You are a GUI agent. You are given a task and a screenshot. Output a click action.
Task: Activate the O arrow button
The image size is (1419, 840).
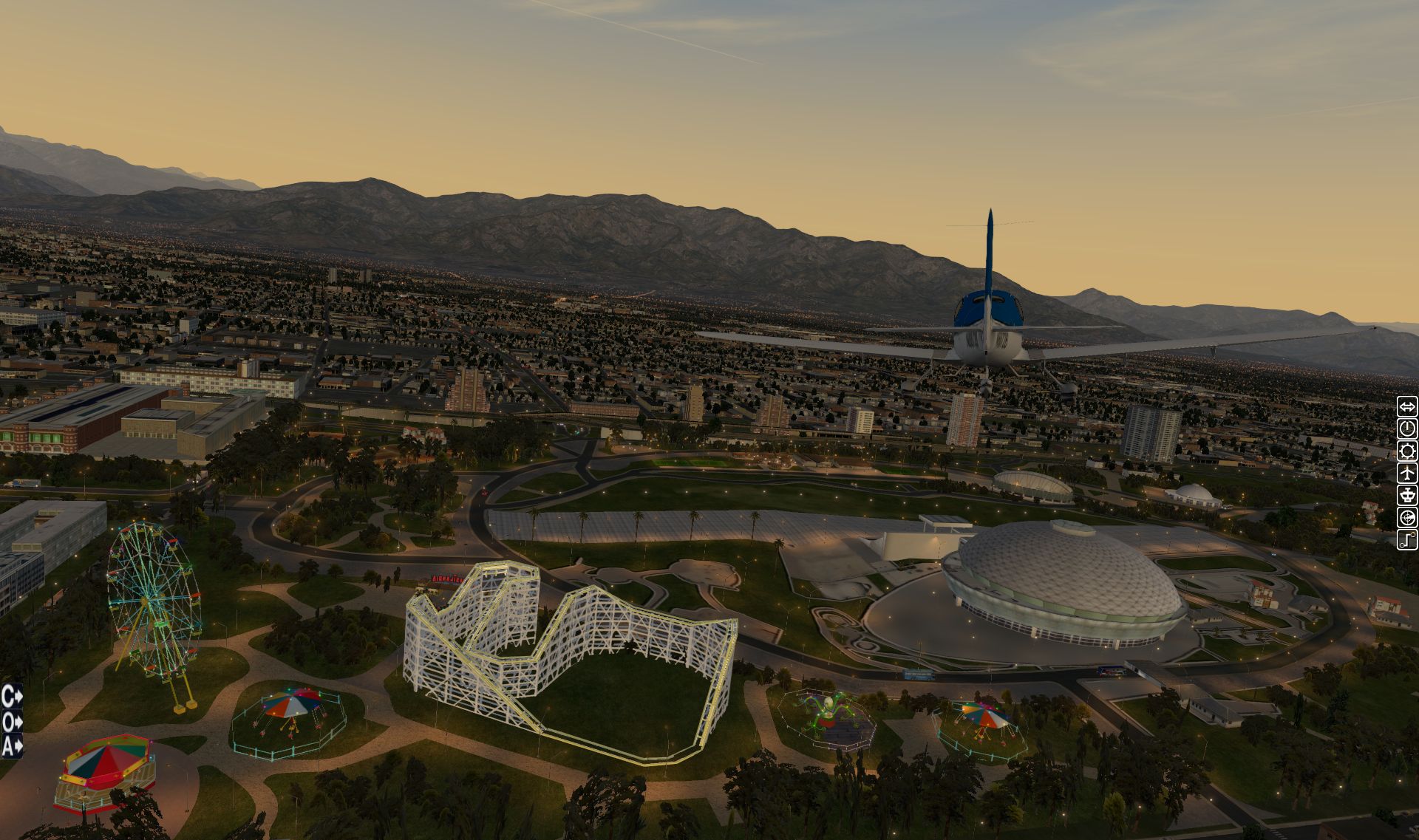click(x=12, y=722)
